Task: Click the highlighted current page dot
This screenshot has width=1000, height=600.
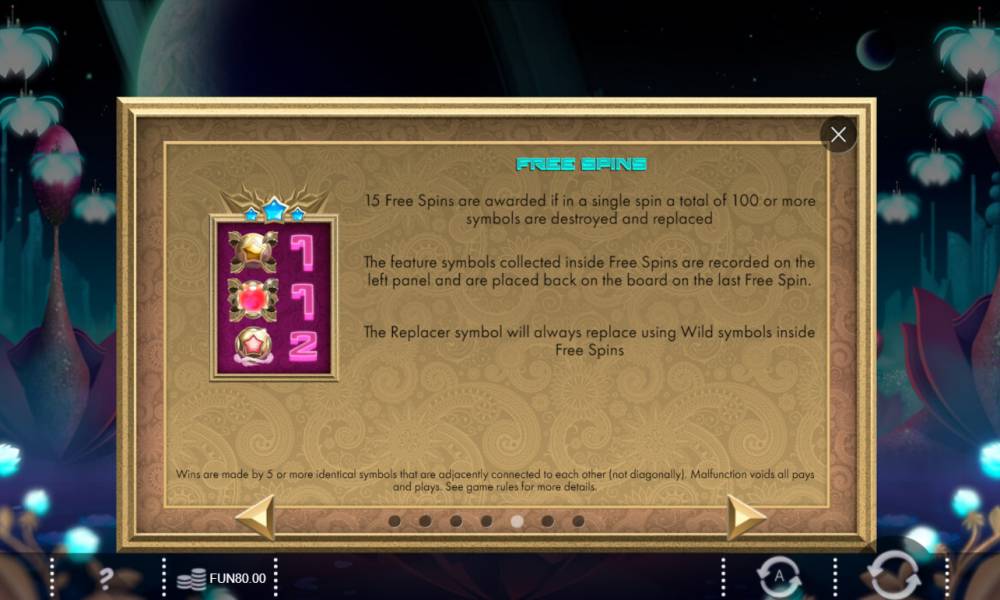Action: (x=517, y=521)
